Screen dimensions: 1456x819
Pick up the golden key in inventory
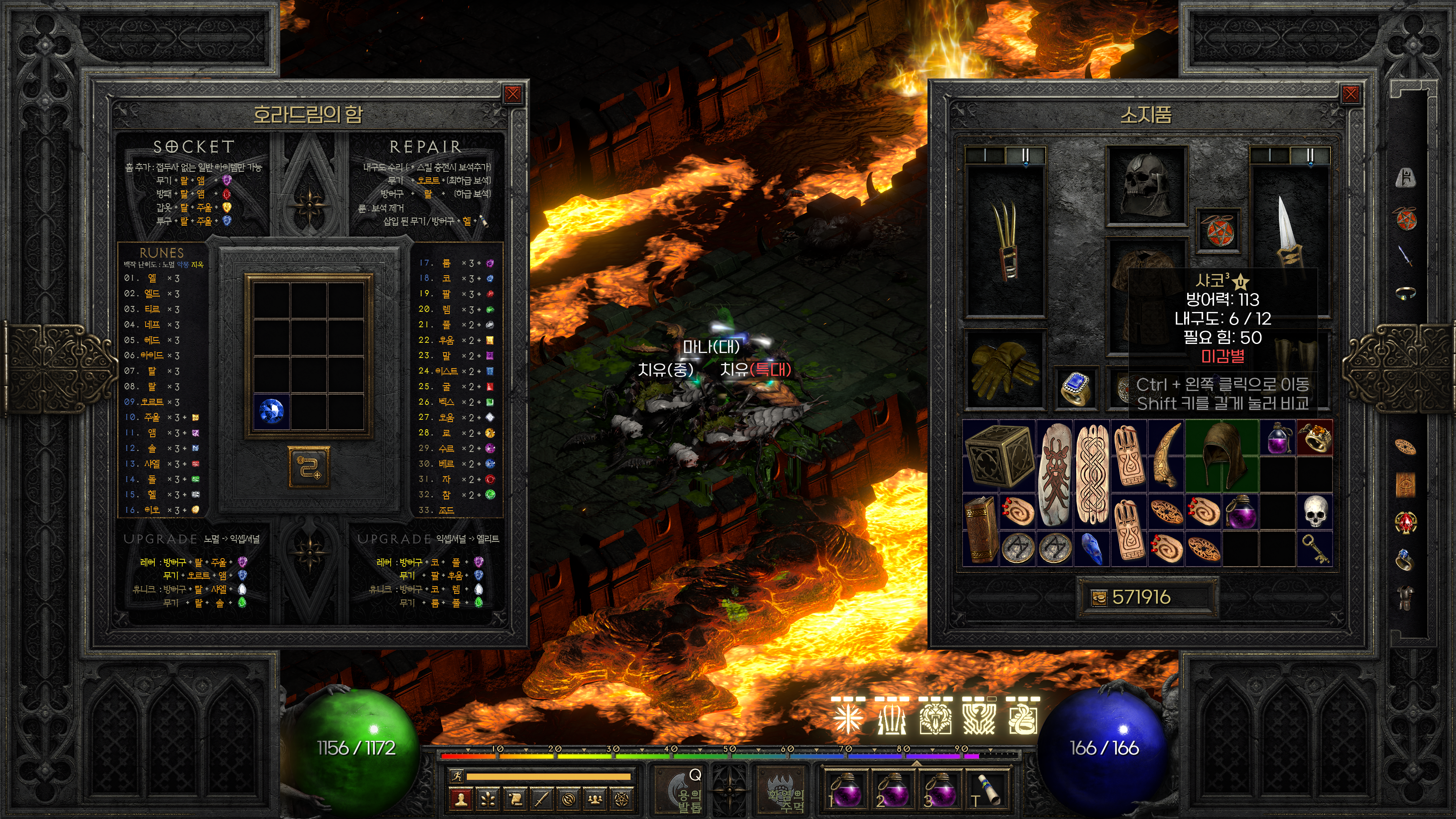(1314, 548)
